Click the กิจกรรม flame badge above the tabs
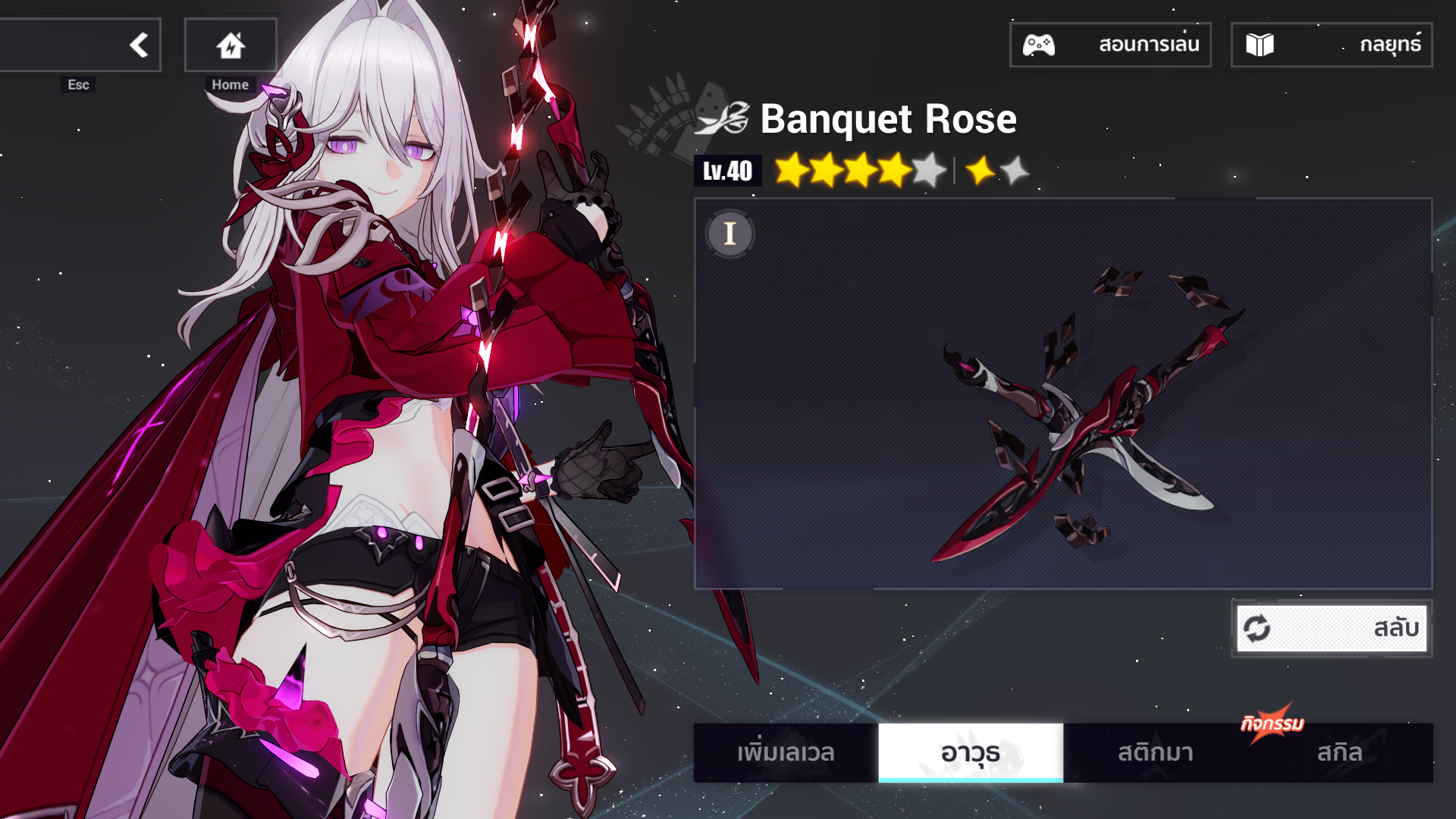The height and width of the screenshot is (819, 1456). click(x=1273, y=723)
